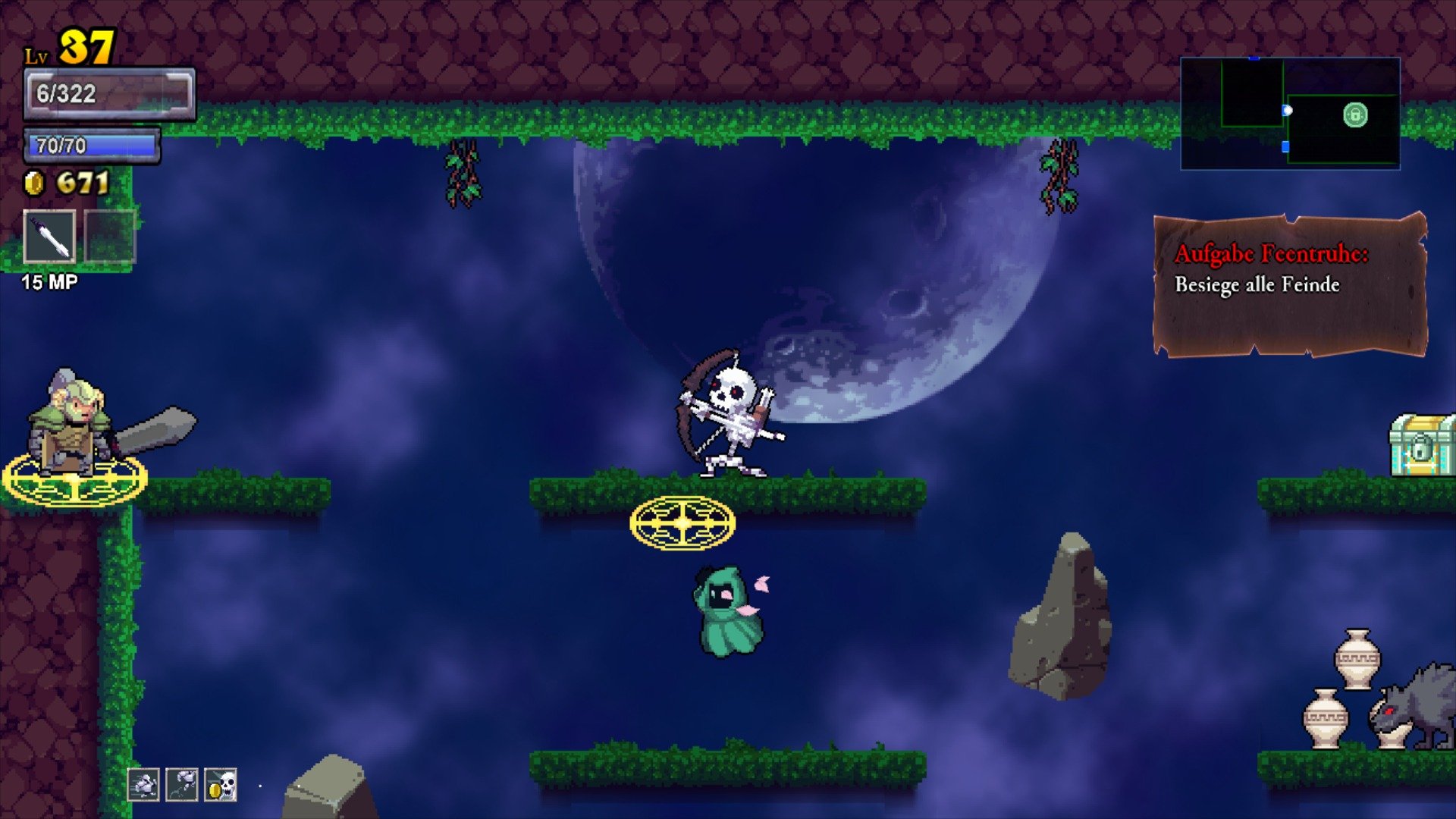Select the skull-and-coin bounty icon
Screen dimensions: 1456x819
220,785
